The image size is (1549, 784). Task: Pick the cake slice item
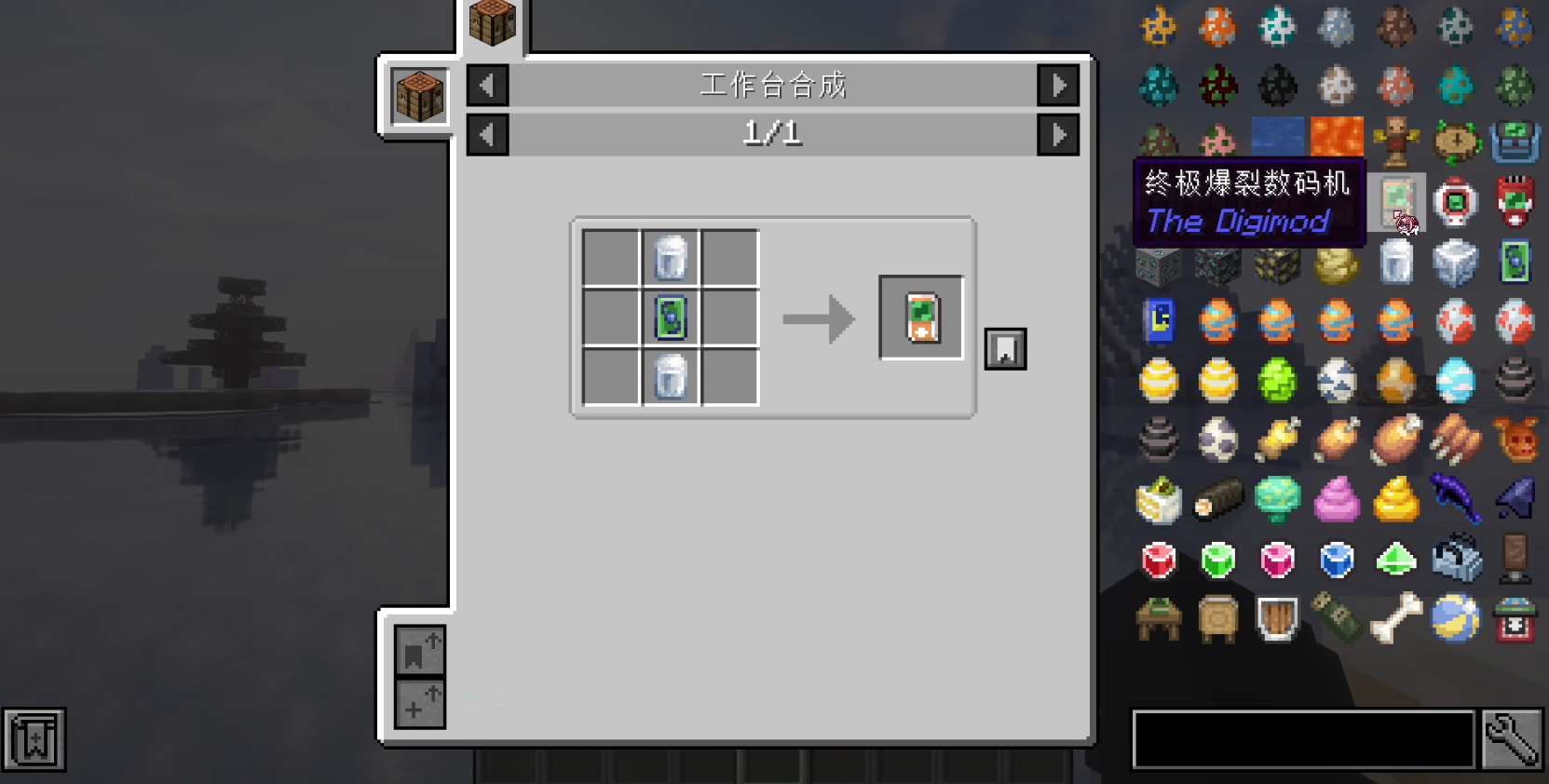tap(1159, 500)
